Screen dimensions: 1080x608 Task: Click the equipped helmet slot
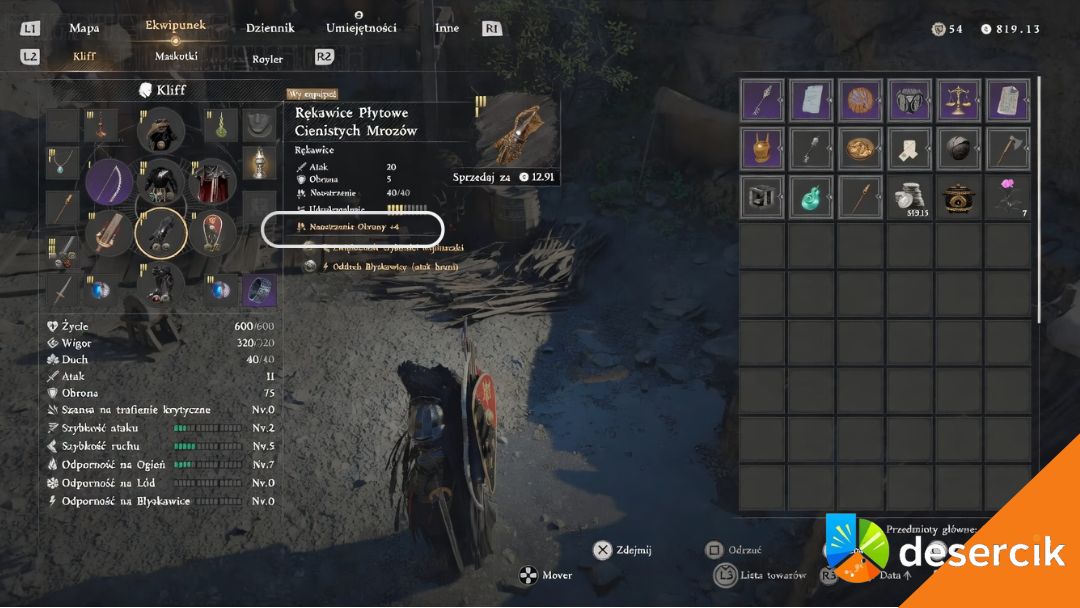(160, 131)
